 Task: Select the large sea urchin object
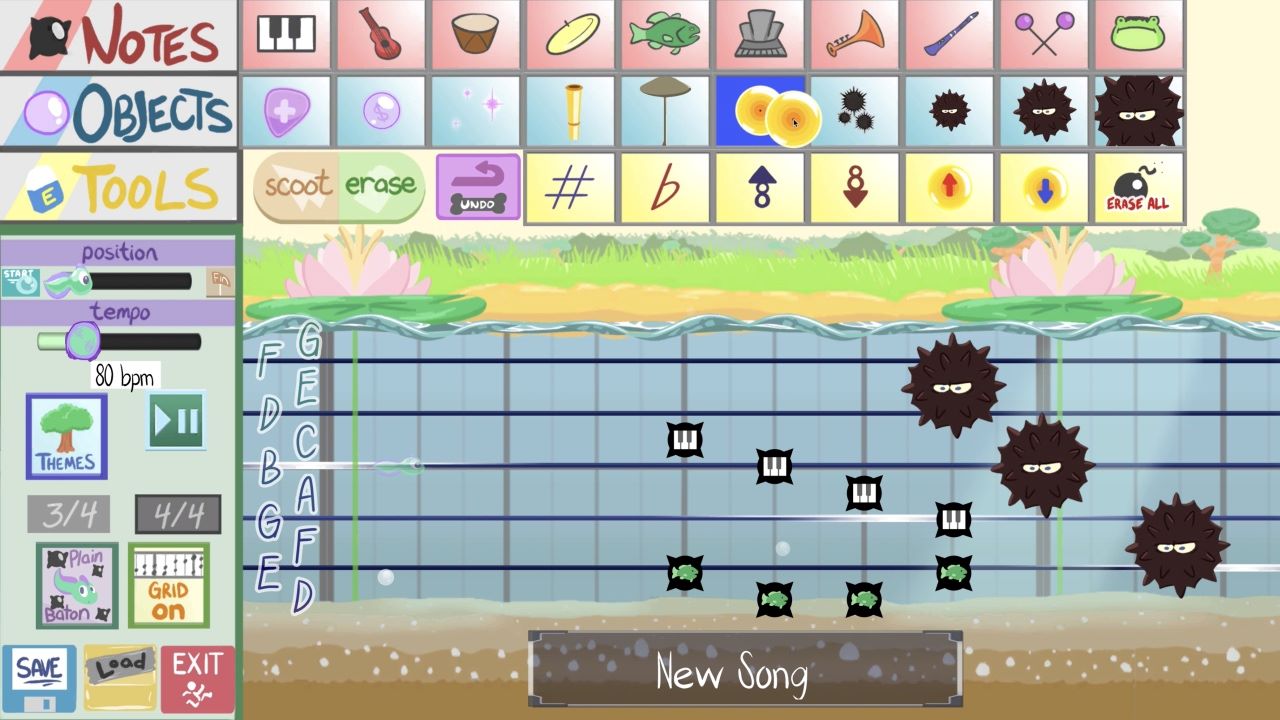[1139, 113]
